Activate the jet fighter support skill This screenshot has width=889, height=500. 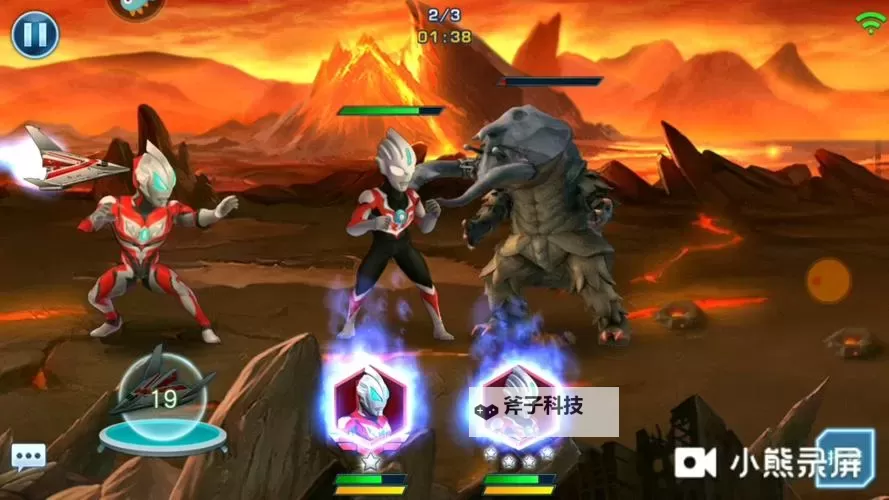162,396
